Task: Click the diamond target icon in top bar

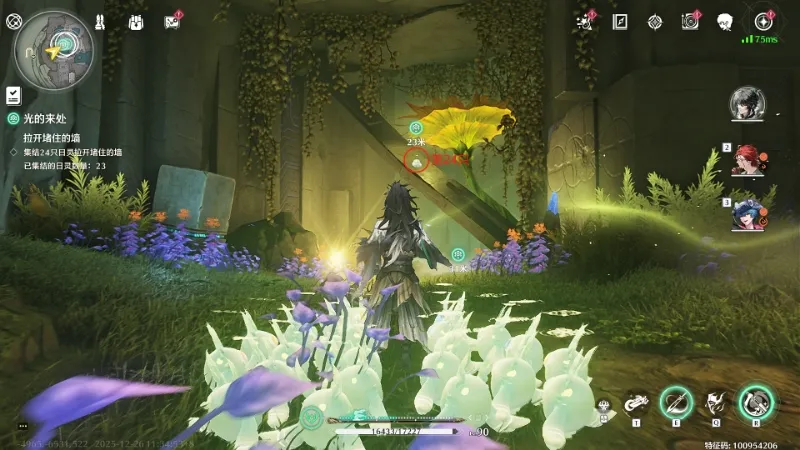Action: [654, 21]
